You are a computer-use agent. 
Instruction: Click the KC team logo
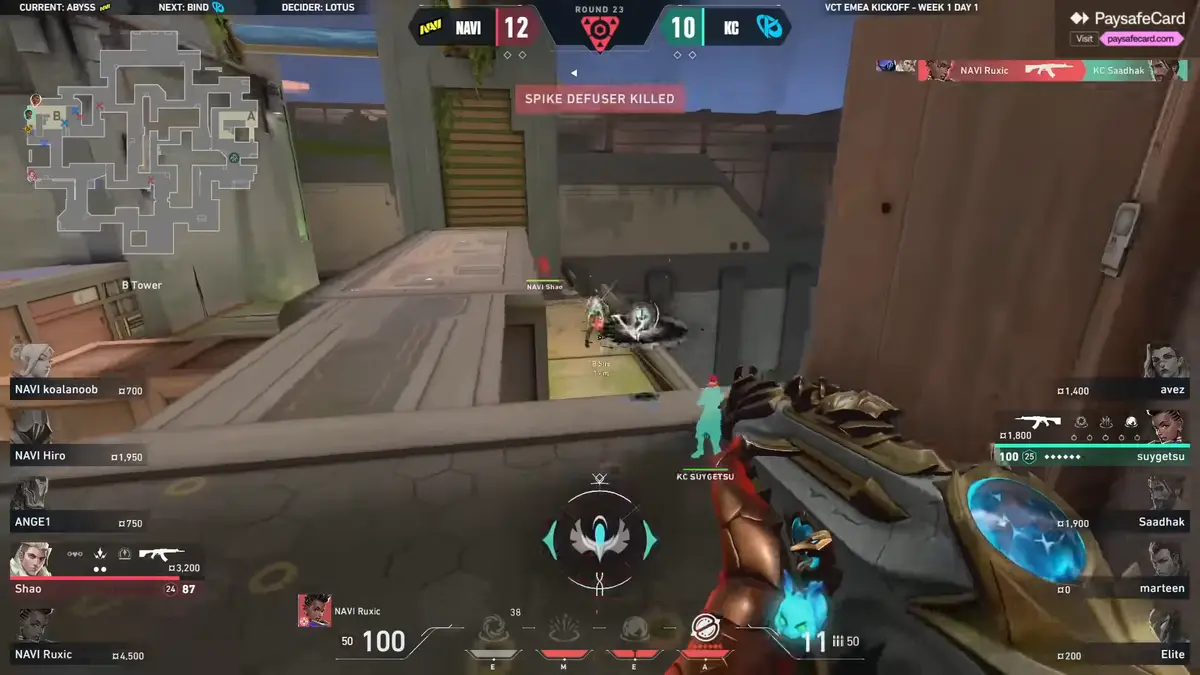(768, 28)
